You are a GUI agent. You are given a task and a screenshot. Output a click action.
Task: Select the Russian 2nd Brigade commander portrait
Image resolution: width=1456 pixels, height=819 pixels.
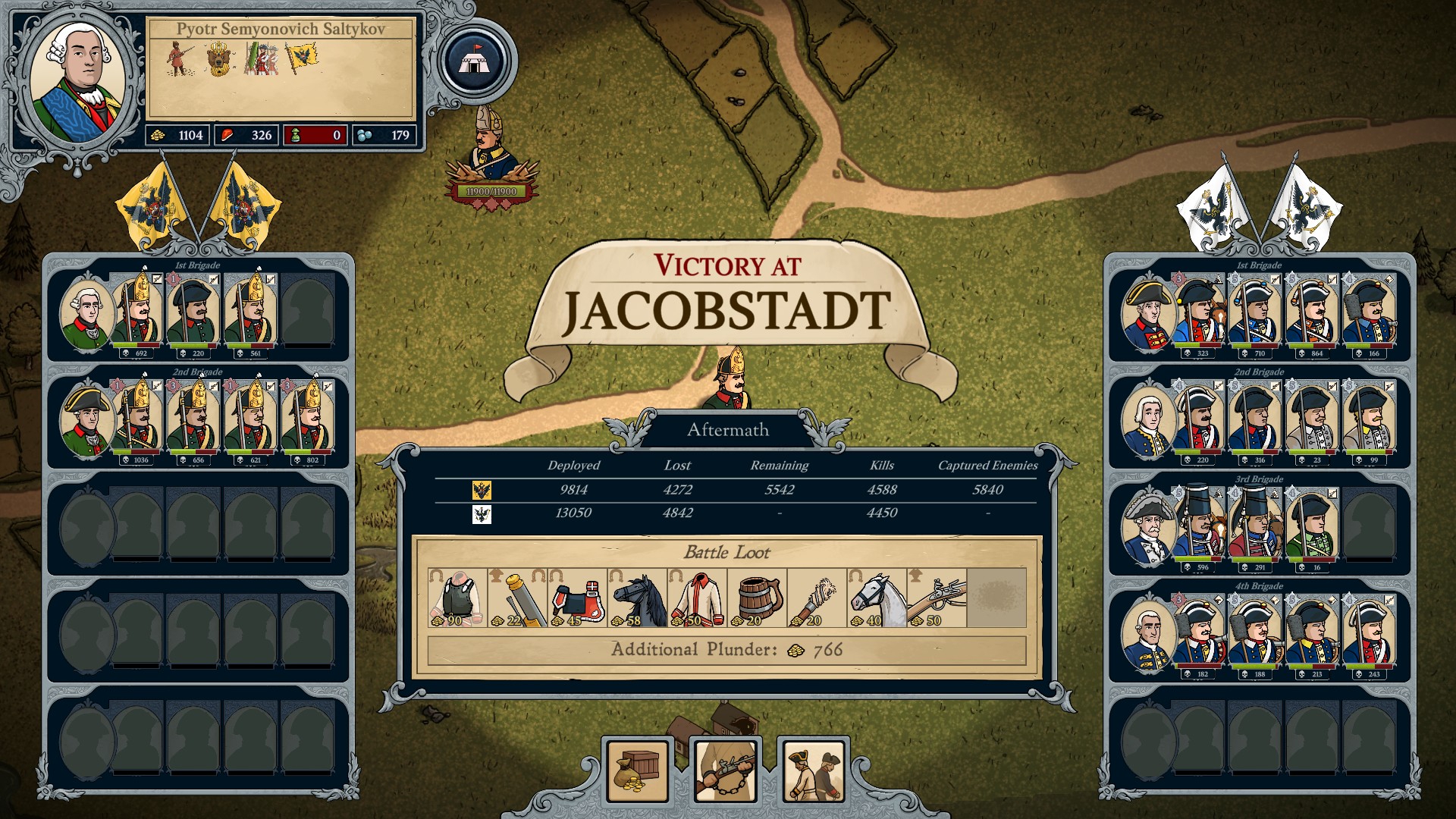coord(86,420)
